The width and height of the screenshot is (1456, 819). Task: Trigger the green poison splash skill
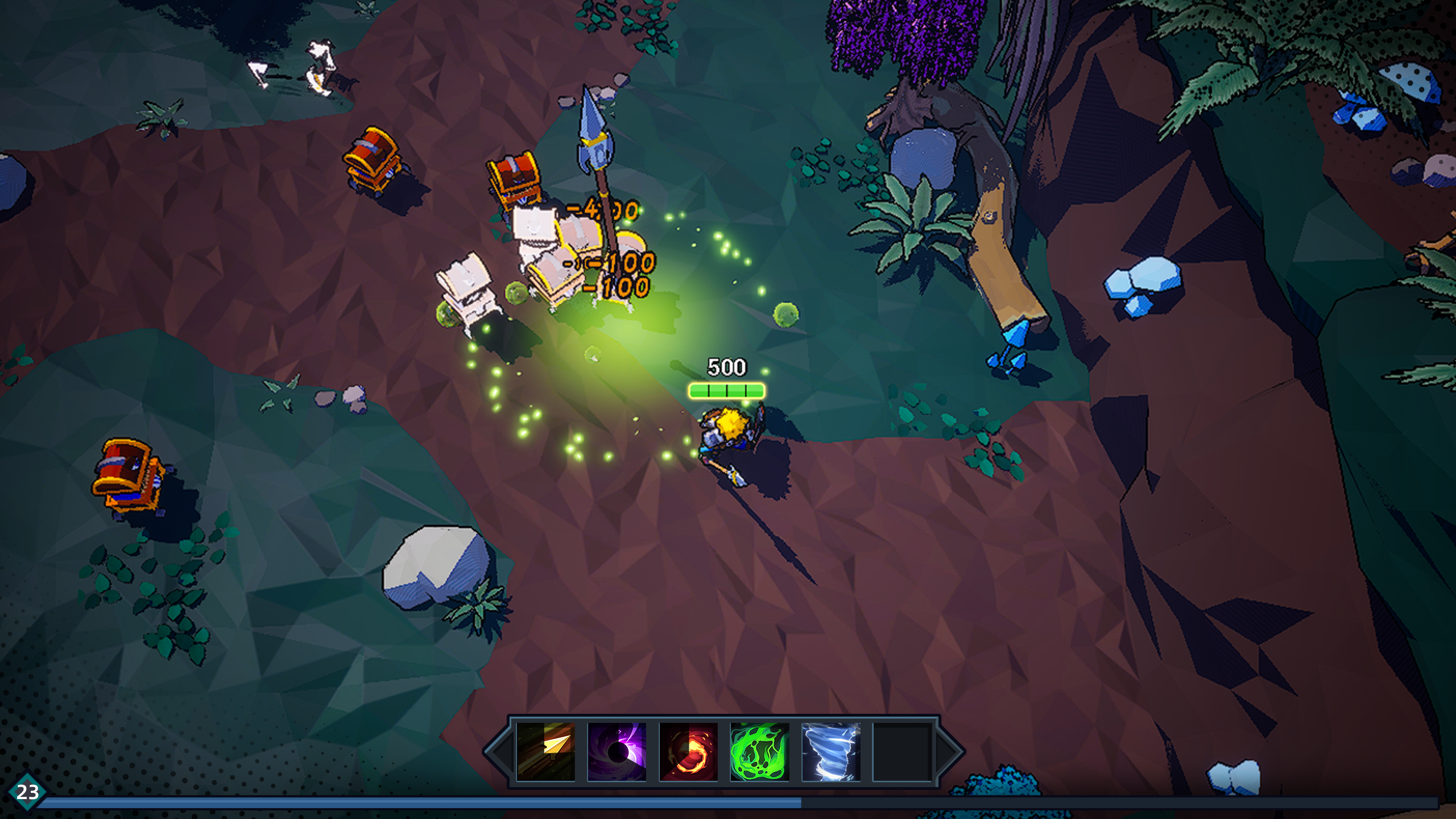pyautogui.click(x=759, y=751)
